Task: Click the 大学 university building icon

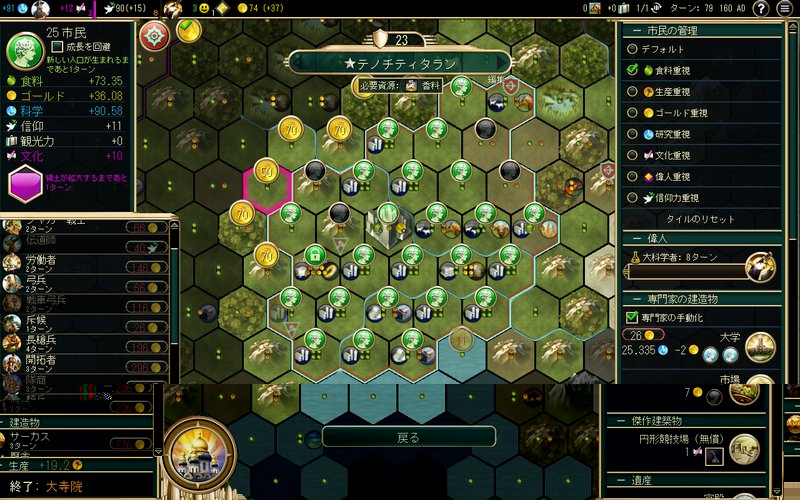Action: click(x=760, y=345)
